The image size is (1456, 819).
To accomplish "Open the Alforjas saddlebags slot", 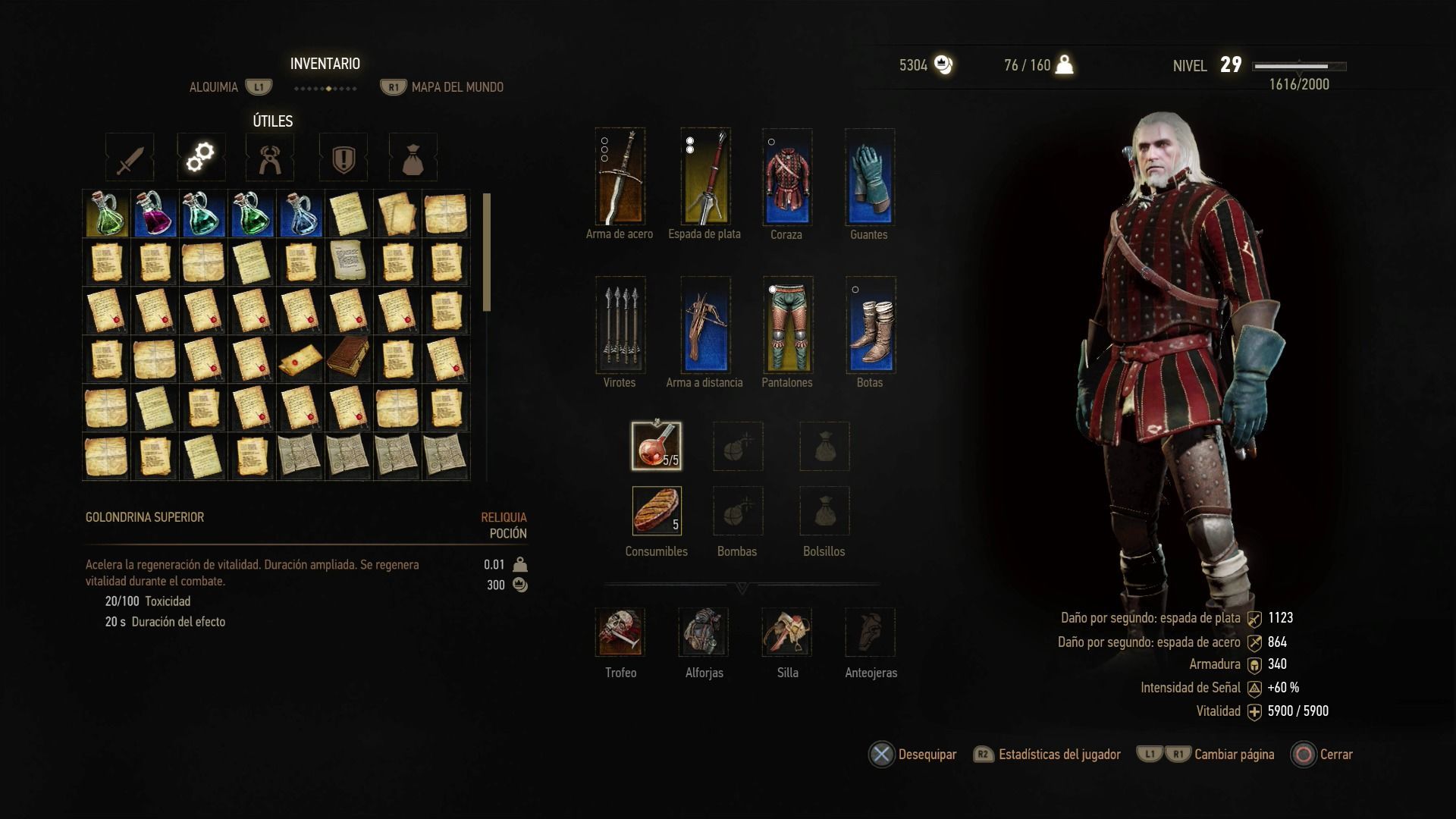I will (704, 632).
